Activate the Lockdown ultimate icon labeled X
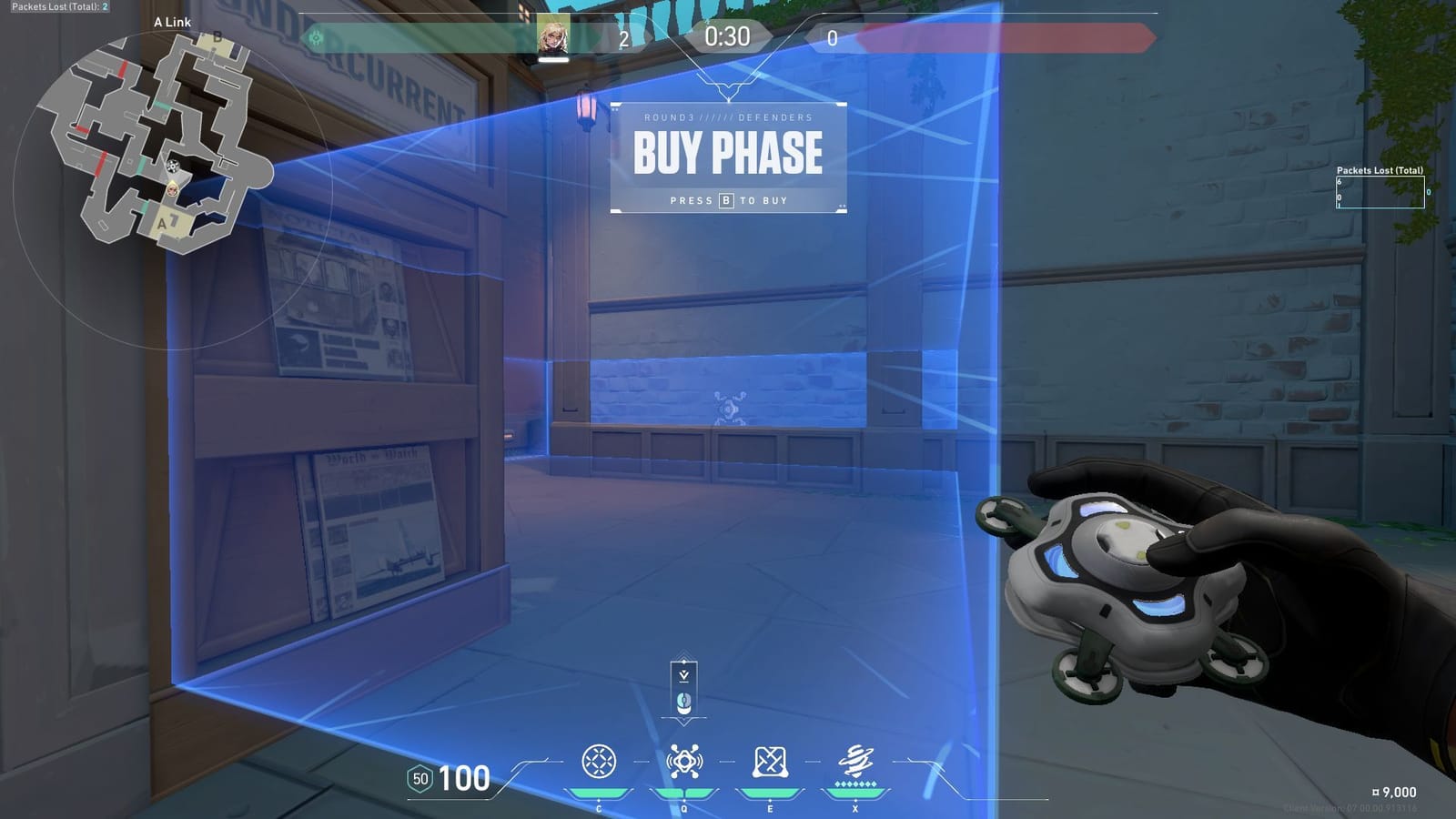 (854, 761)
